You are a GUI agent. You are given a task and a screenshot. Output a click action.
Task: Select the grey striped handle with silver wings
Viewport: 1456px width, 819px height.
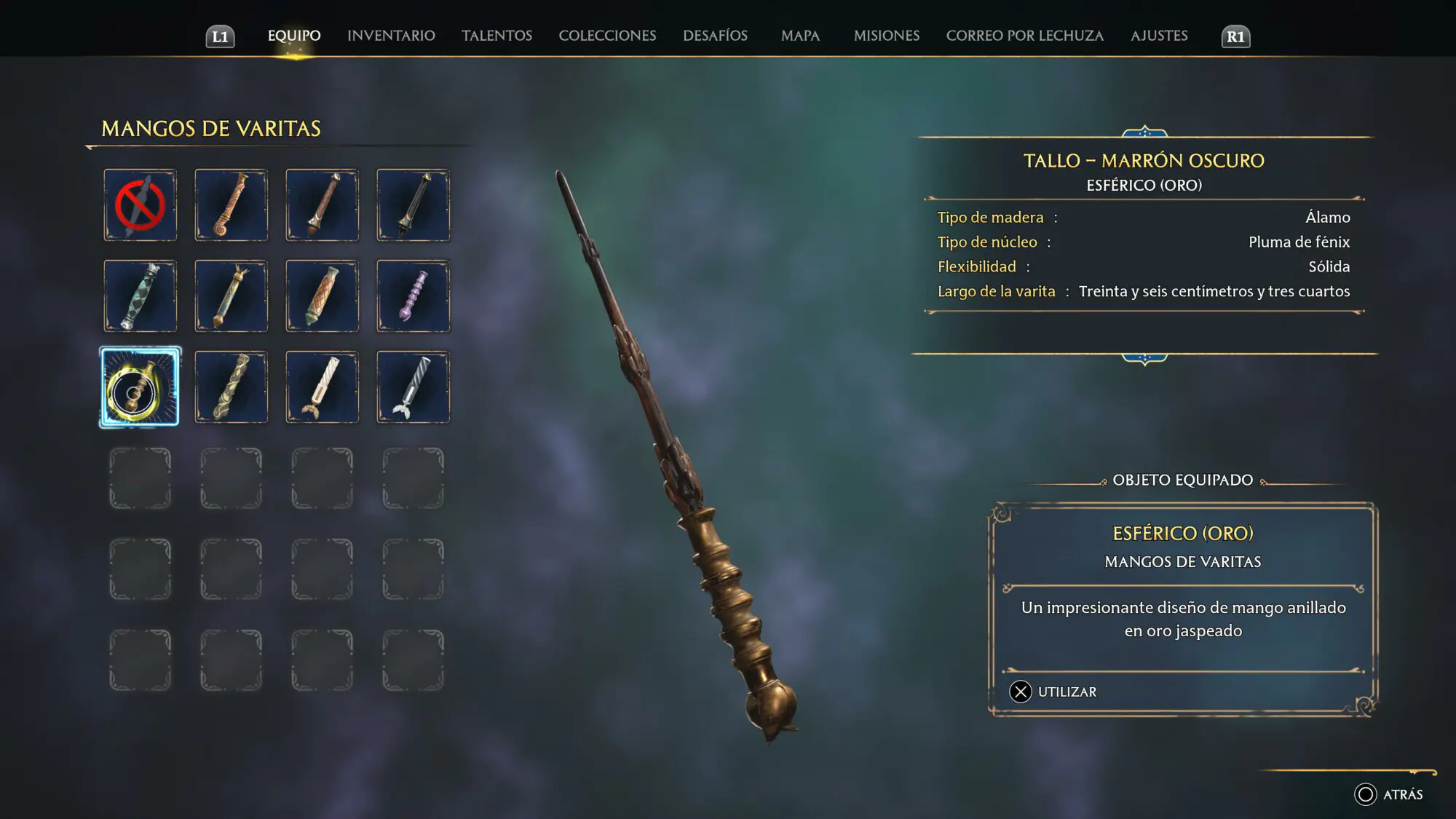(413, 387)
